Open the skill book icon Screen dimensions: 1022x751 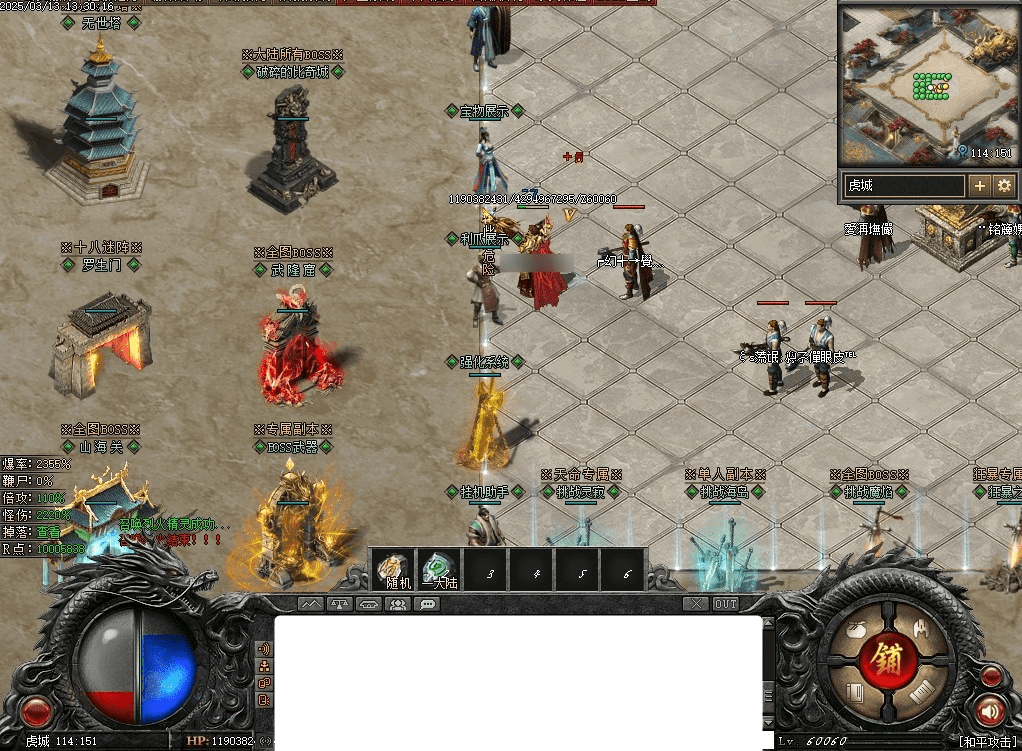855,692
